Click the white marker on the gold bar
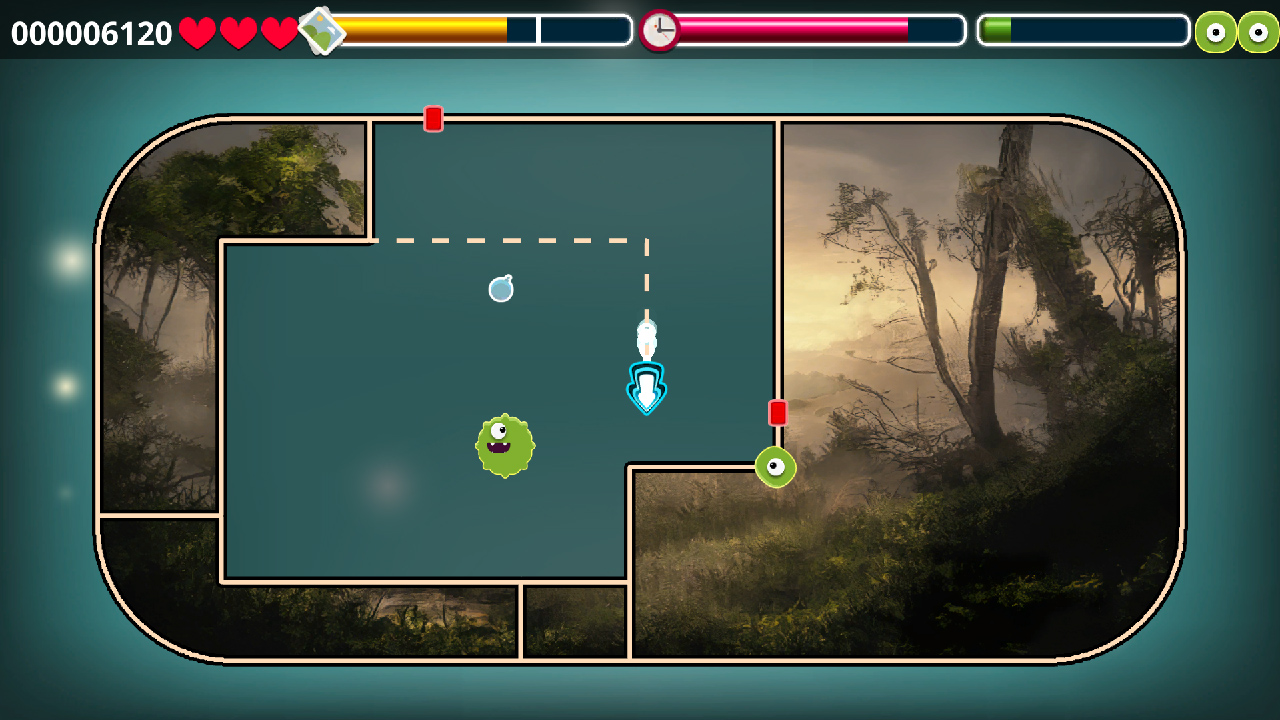This screenshot has height=720, width=1280. point(538,31)
